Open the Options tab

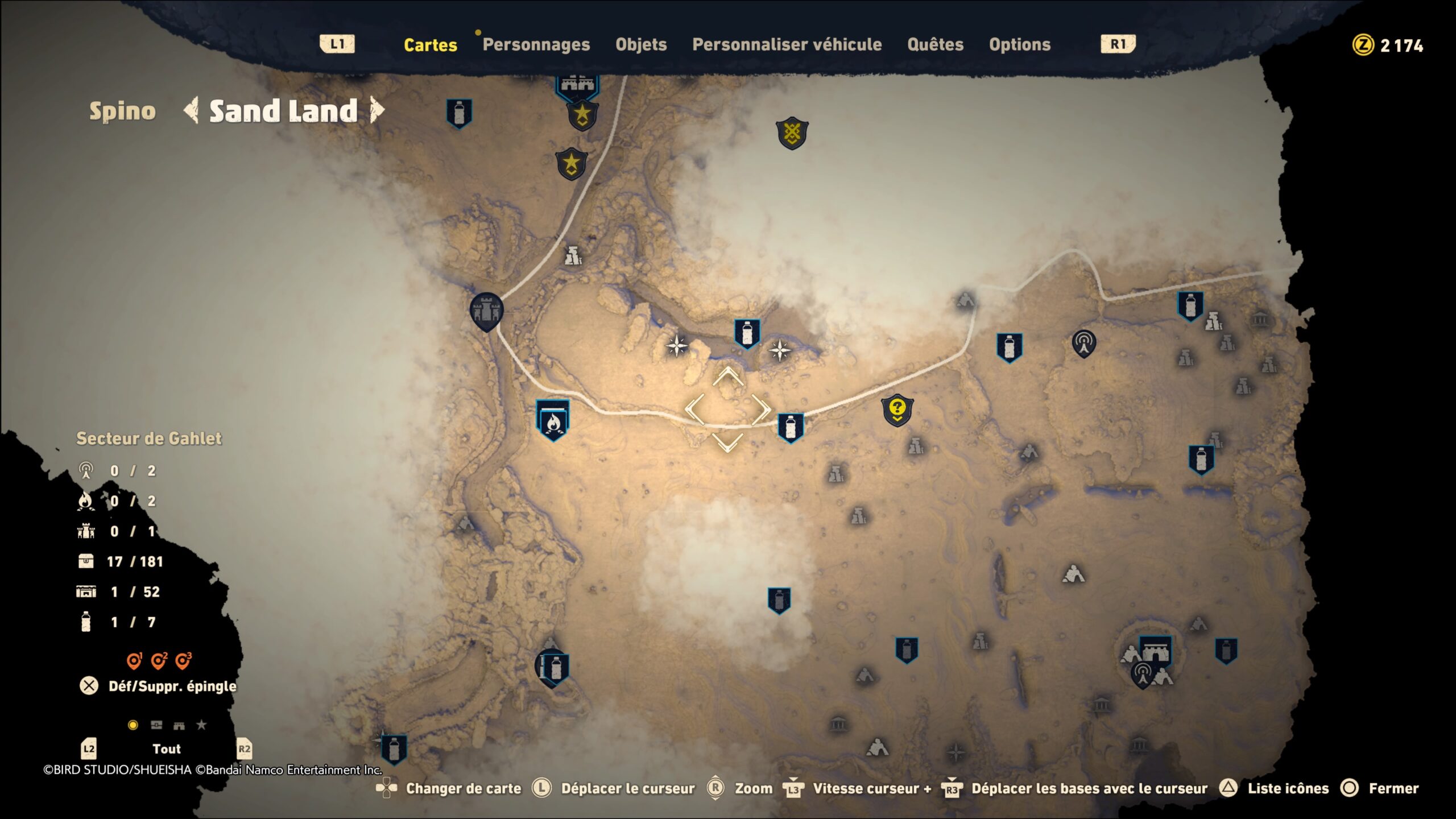(1019, 44)
